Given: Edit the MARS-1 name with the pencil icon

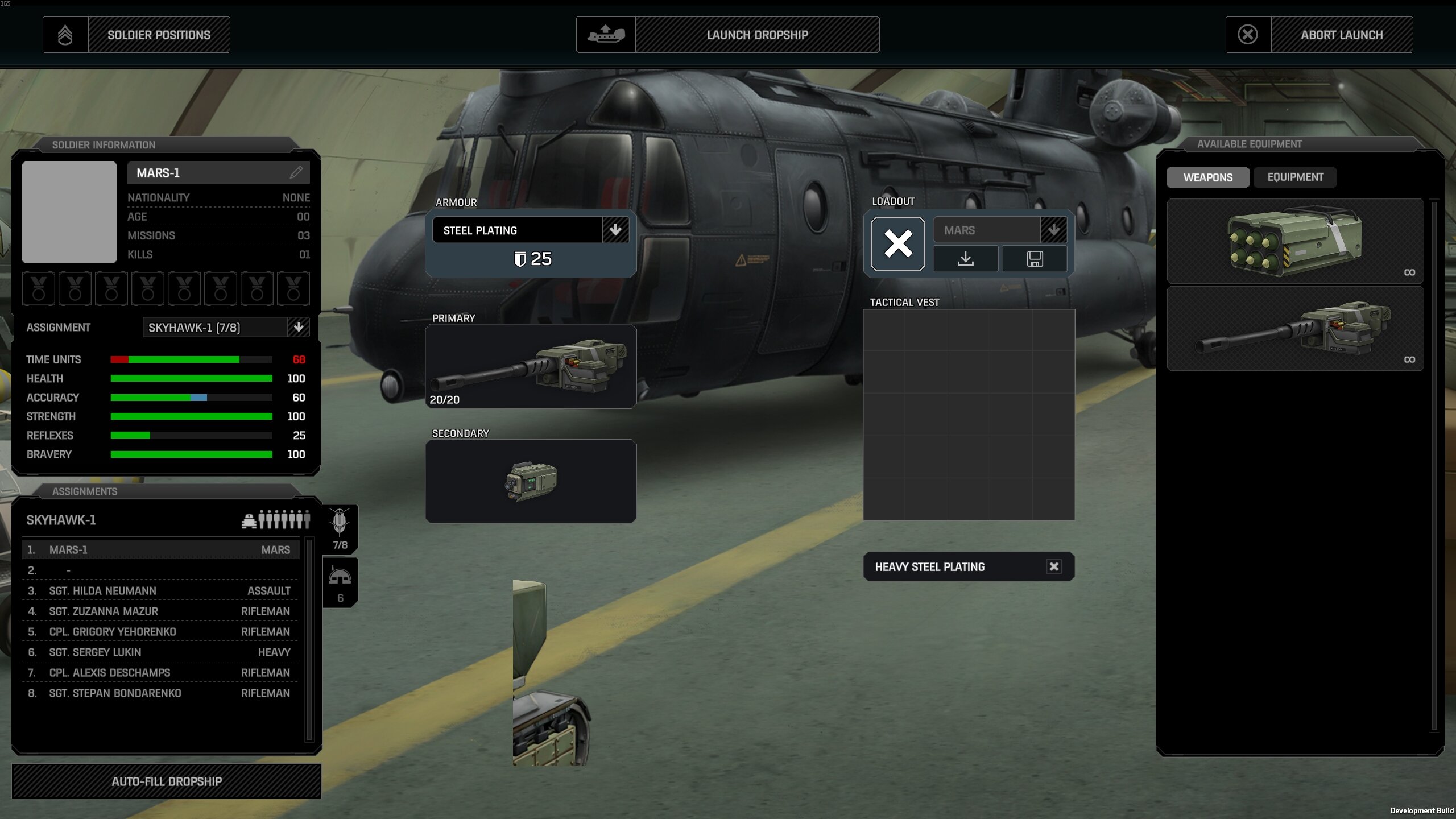Looking at the screenshot, I should point(296,172).
